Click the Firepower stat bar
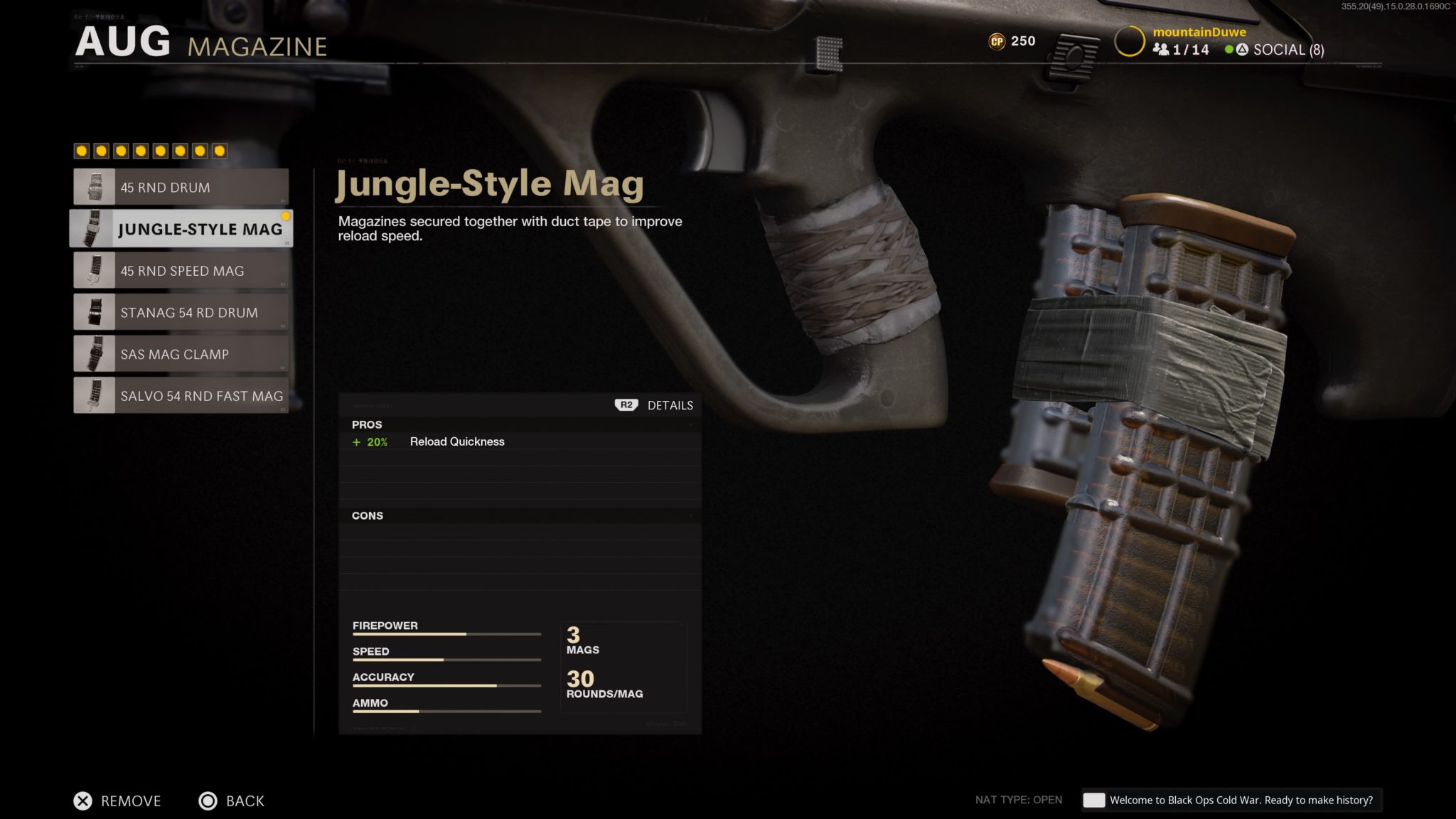Image resolution: width=1456 pixels, height=819 pixels. click(446, 633)
